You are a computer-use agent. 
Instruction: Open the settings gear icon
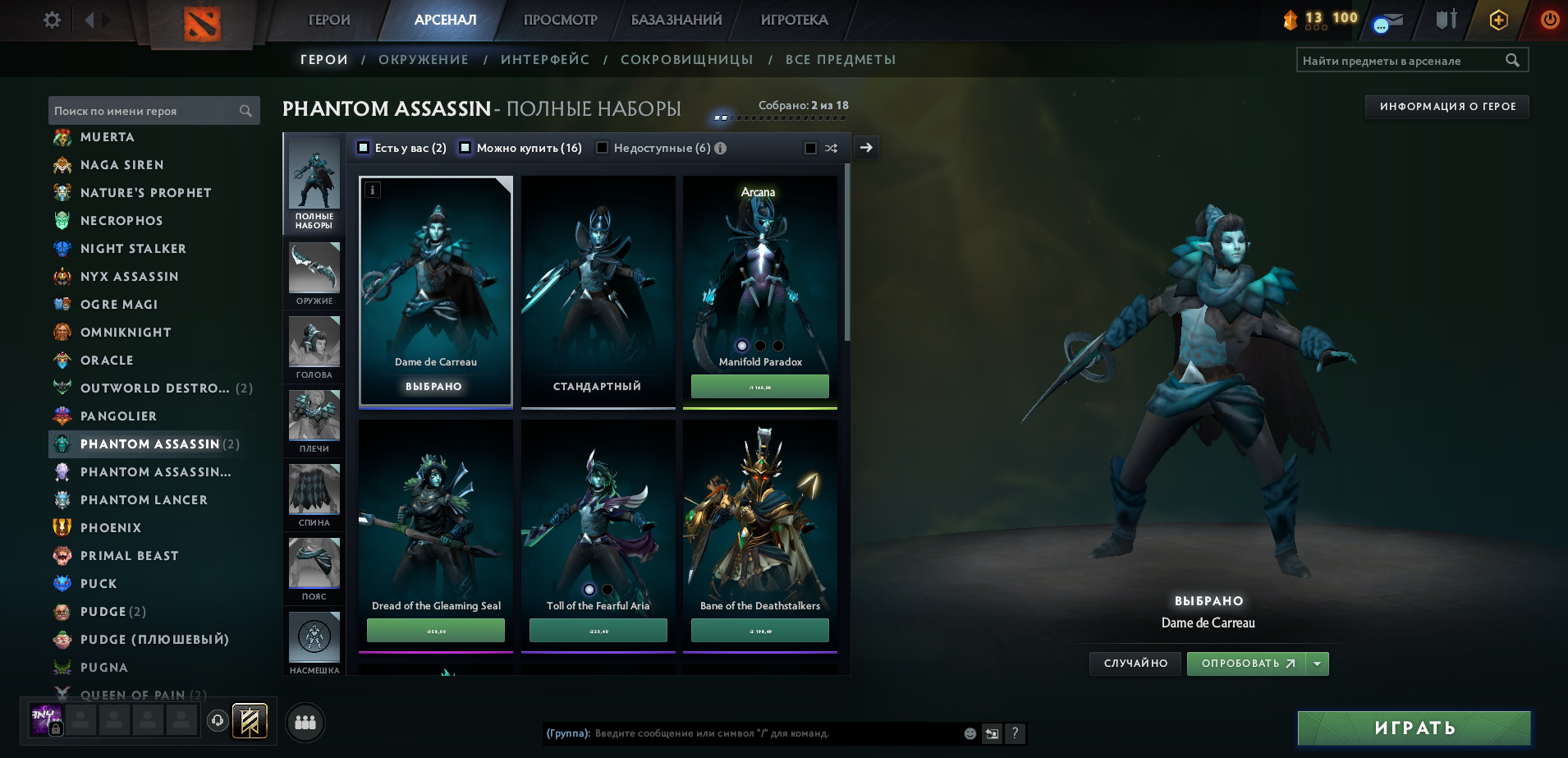(50, 20)
